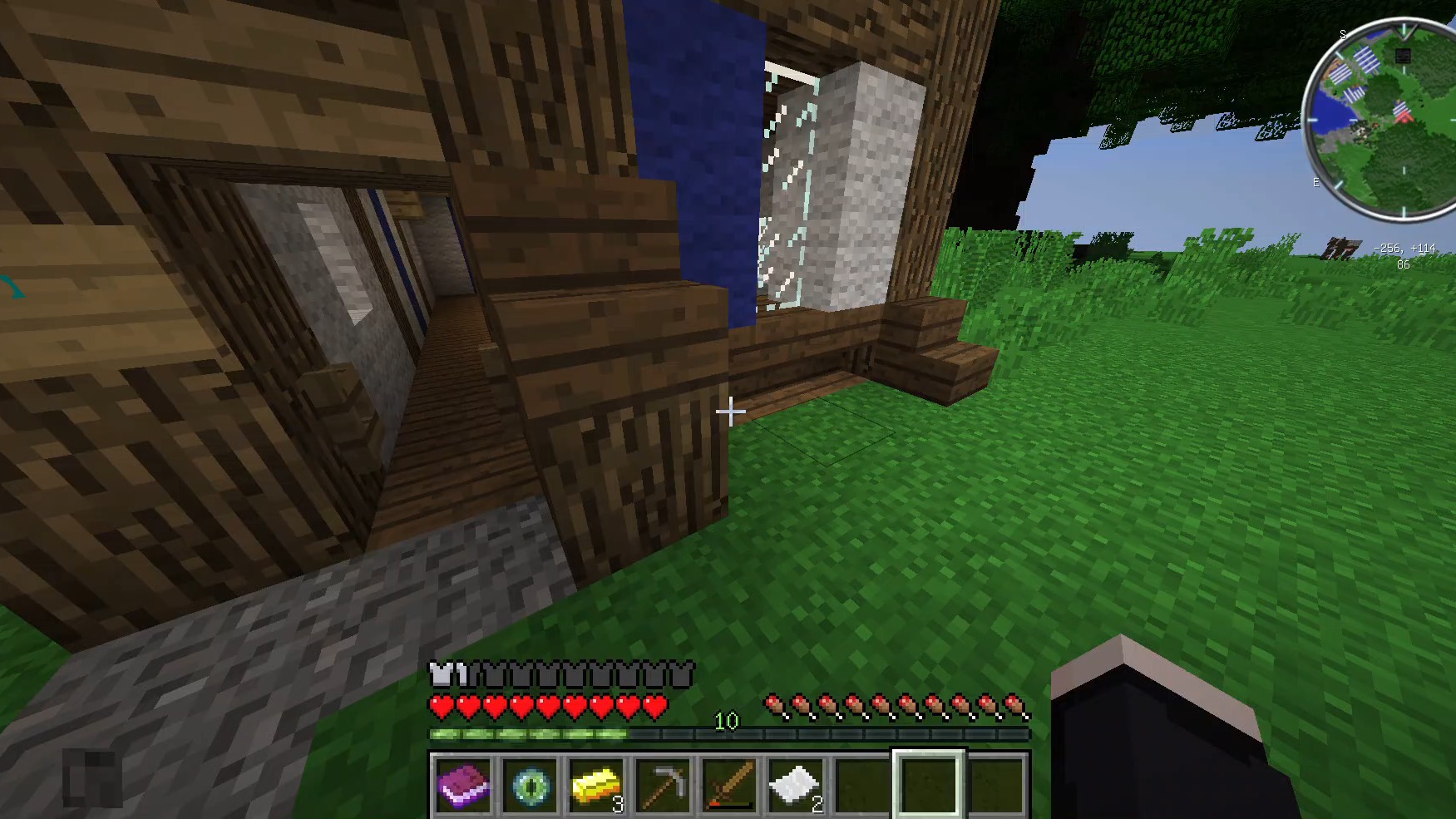Image resolution: width=1456 pixels, height=819 pixels.
Task: Click the mob face marker on the minimap
Action: tap(1403, 56)
